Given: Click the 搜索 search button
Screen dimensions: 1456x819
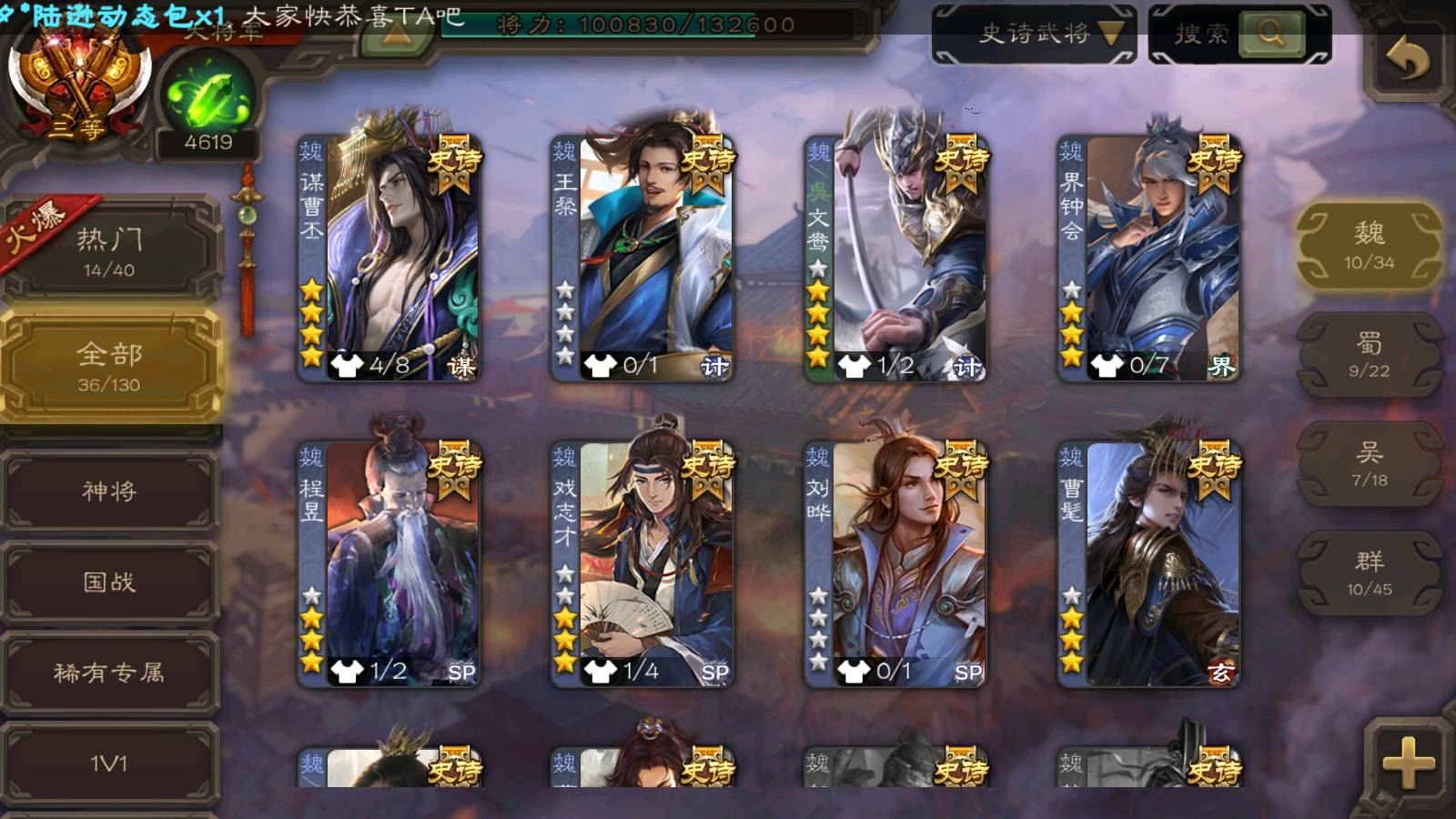Looking at the screenshot, I should 1269,35.
